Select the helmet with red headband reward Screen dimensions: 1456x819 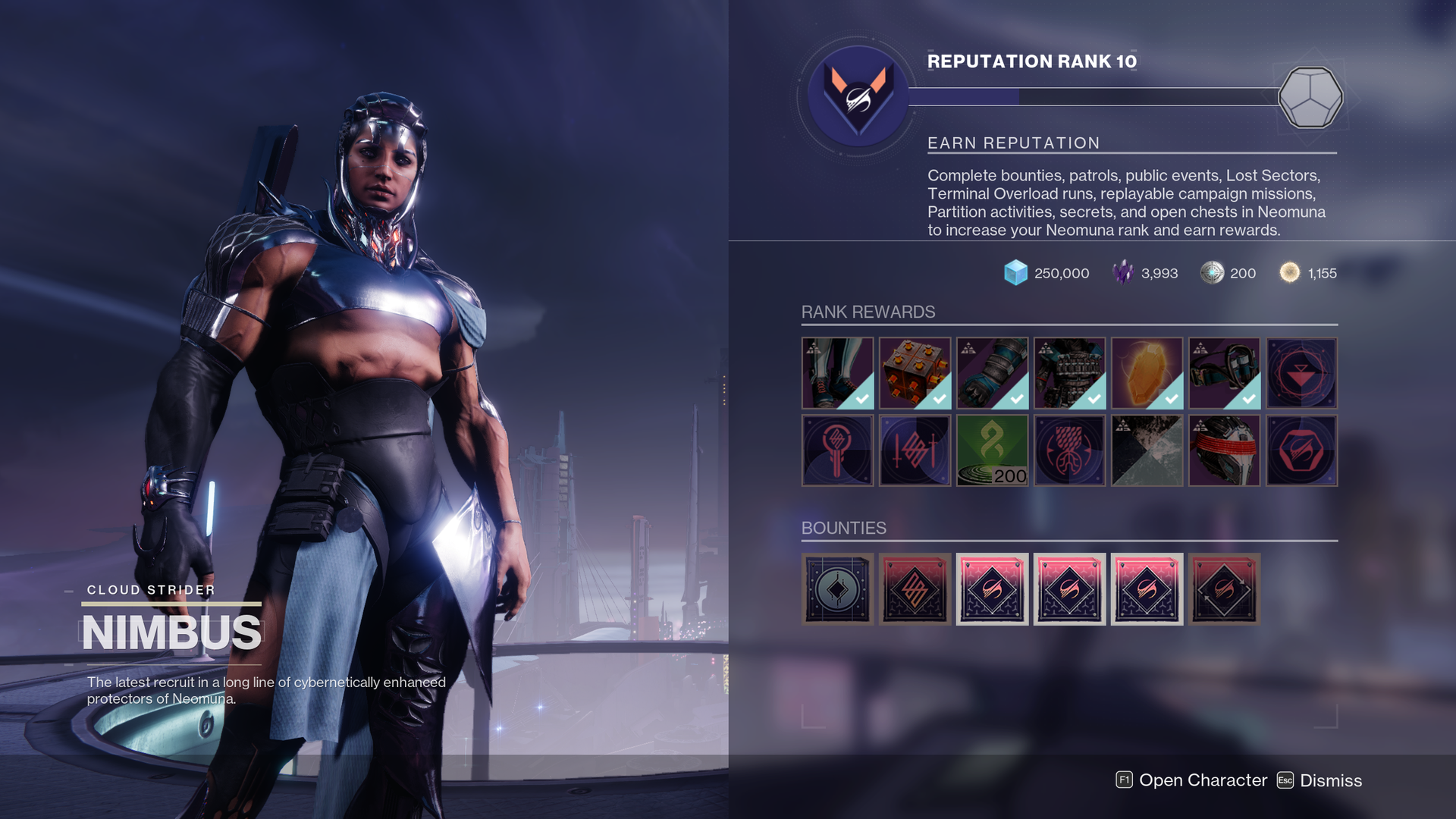coord(1225,450)
